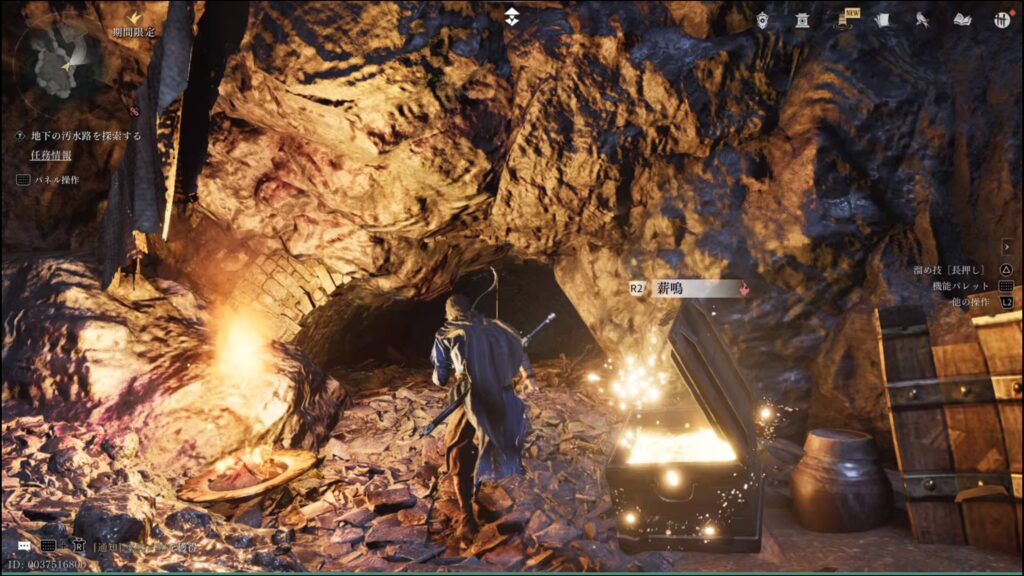Collapse the top-center double arrow toggle
Image resolution: width=1024 pixels, height=576 pixels.
512,15
